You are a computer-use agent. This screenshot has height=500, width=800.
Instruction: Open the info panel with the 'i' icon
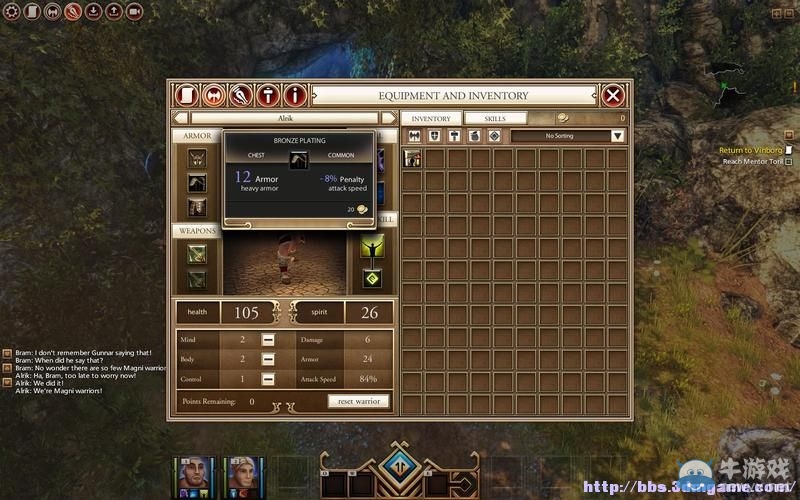(295, 96)
